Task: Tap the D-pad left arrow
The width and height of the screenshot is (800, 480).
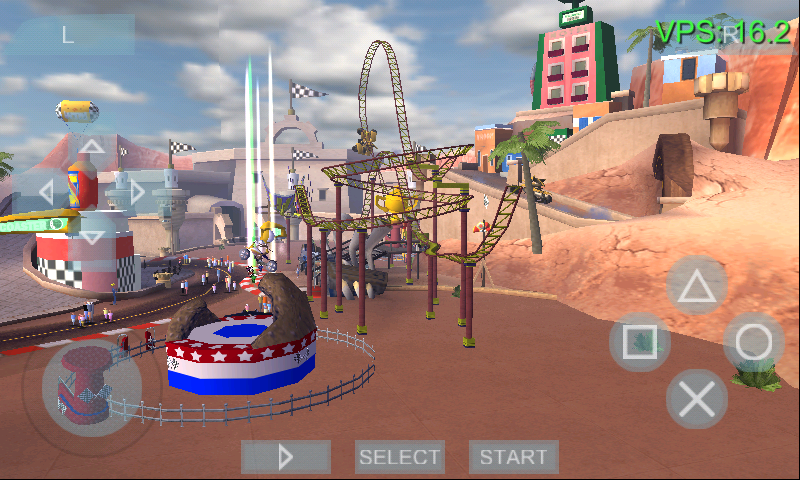Action: pos(46,191)
